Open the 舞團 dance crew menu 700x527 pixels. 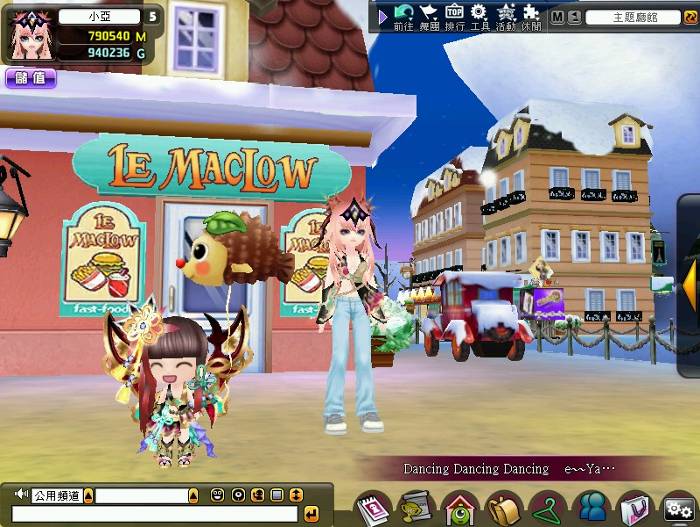(x=429, y=16)
